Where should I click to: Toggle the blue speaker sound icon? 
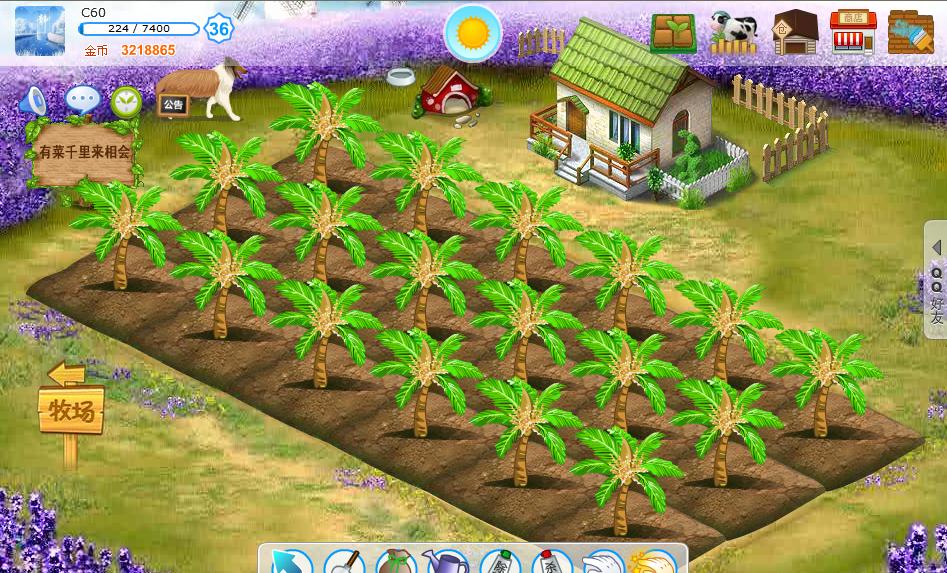[34, 100]
